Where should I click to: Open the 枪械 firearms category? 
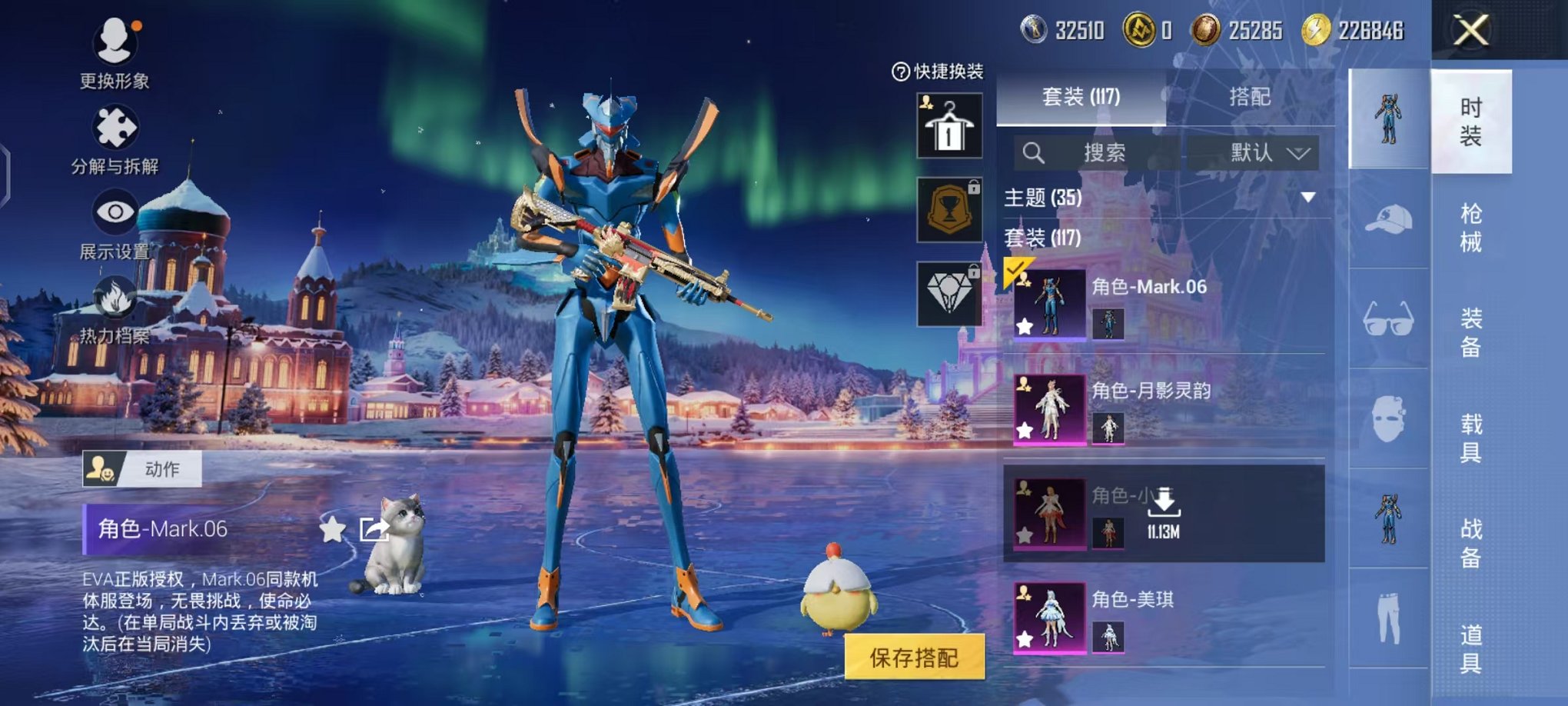(x=1470, y=228)
